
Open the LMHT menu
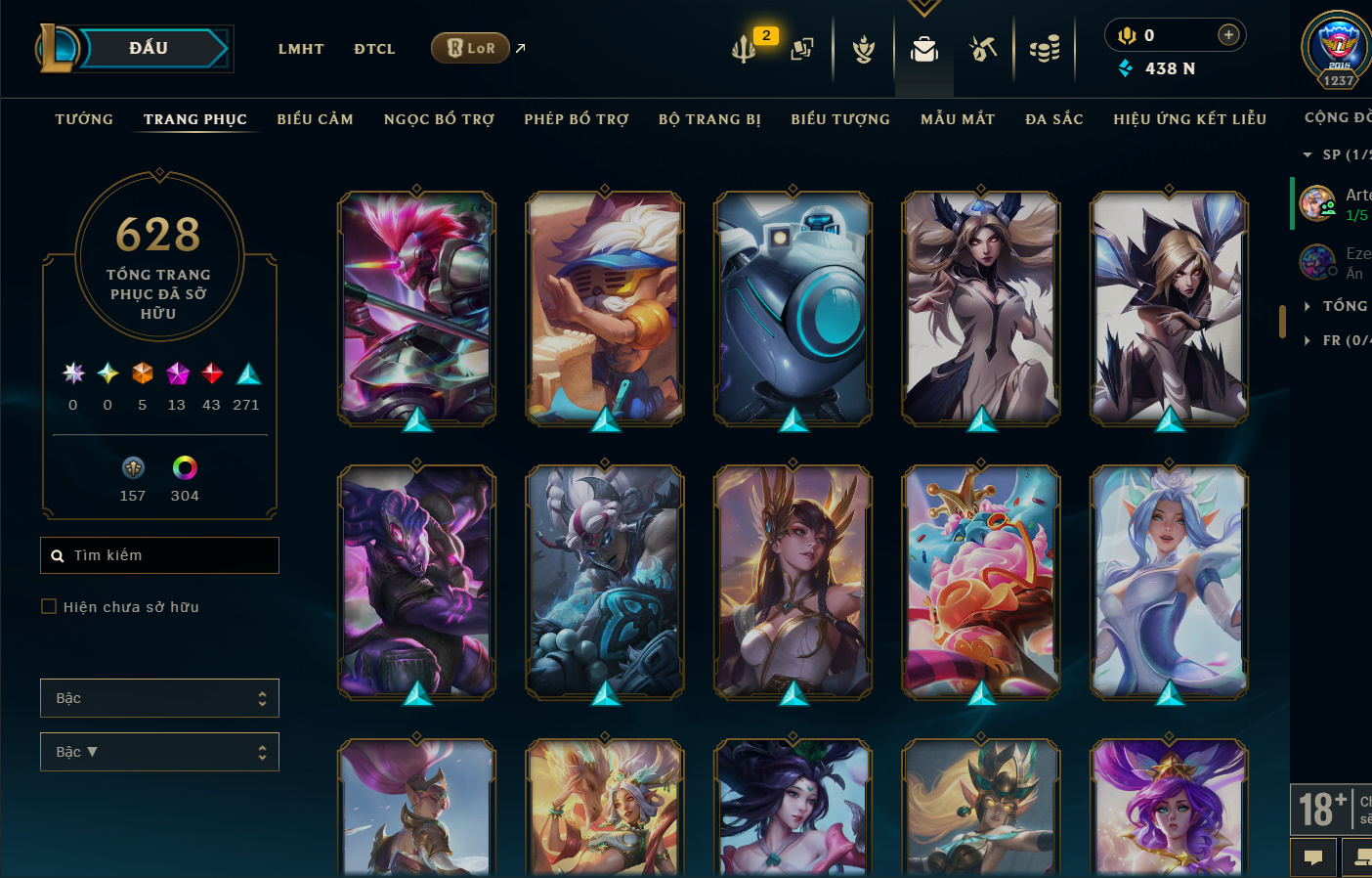click(301, 49)
